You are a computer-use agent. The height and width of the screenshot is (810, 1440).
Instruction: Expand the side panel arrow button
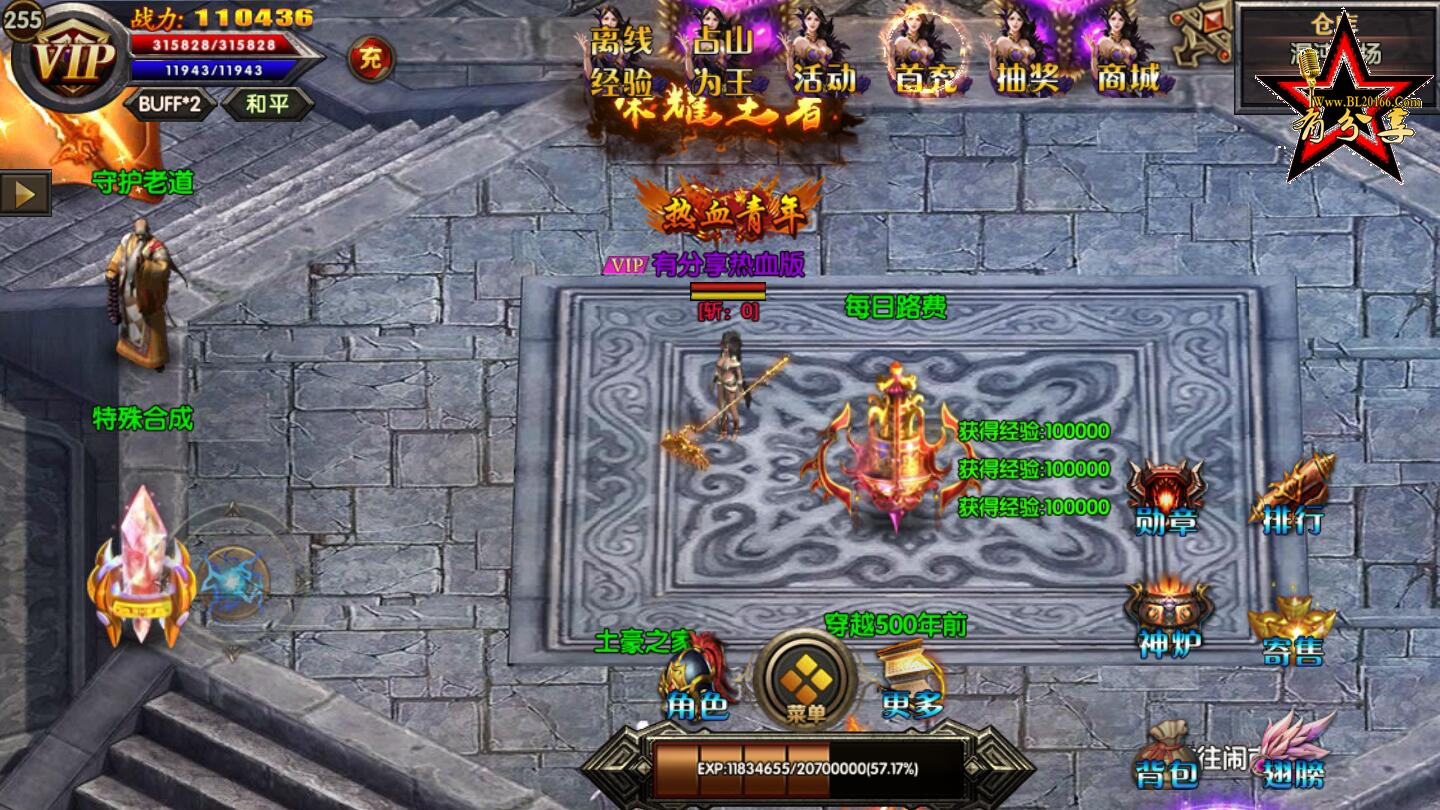coord(25,193)
